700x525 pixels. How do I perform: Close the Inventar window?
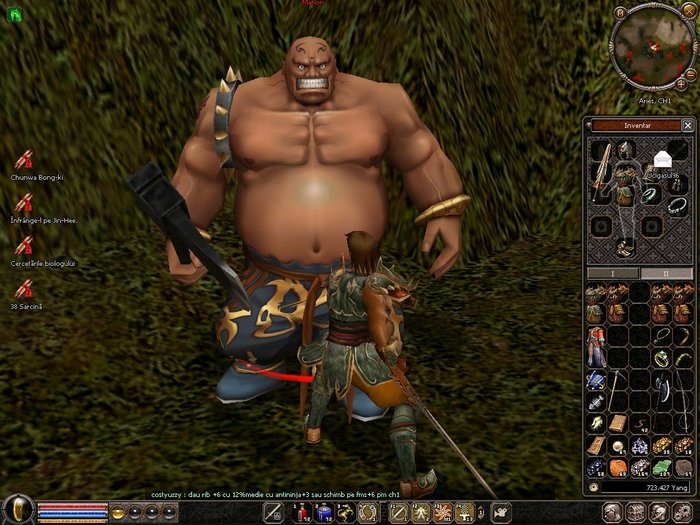pyautogui.click(x=687, y=125)
